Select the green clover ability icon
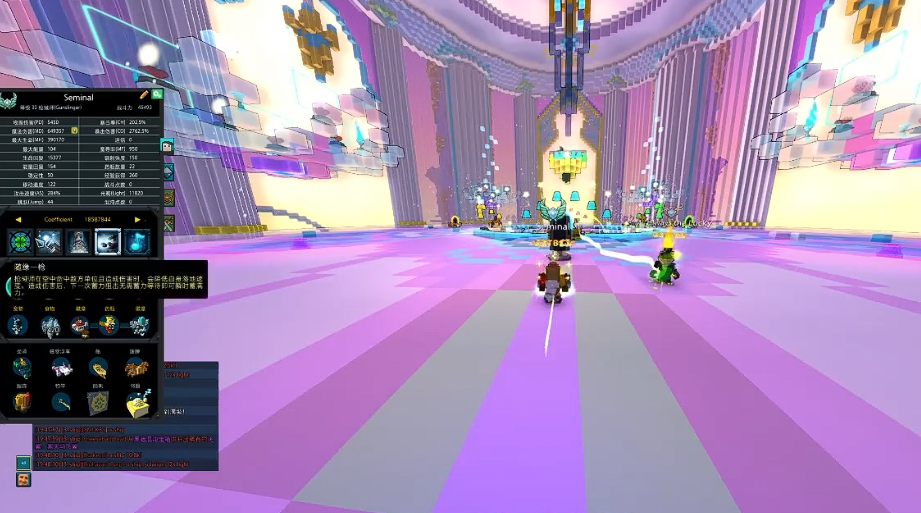The width and height of the screenshot is (921, 513). pyautogui.click(x=20, y=242)
